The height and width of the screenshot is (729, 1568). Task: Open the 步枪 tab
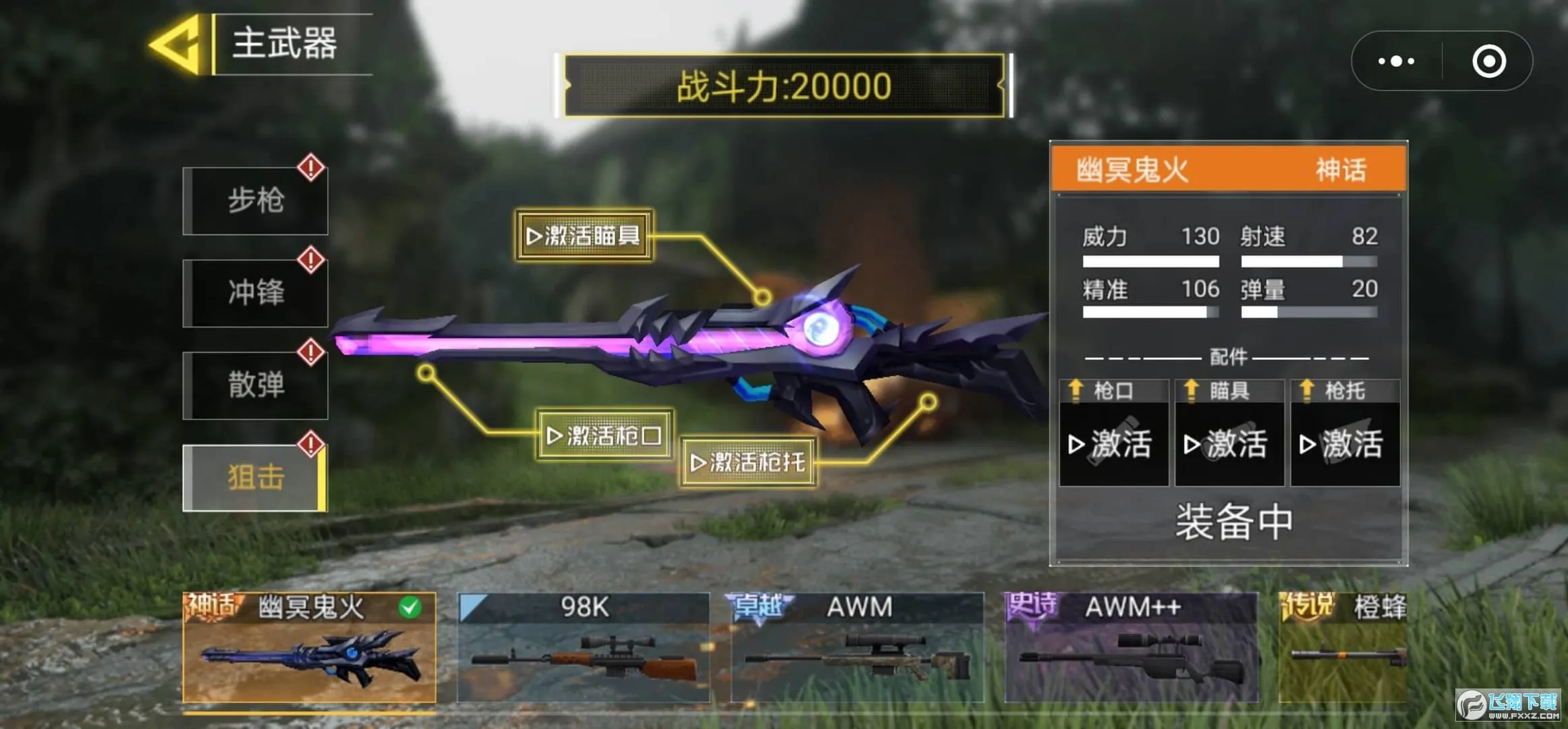[x=255, y=200]
